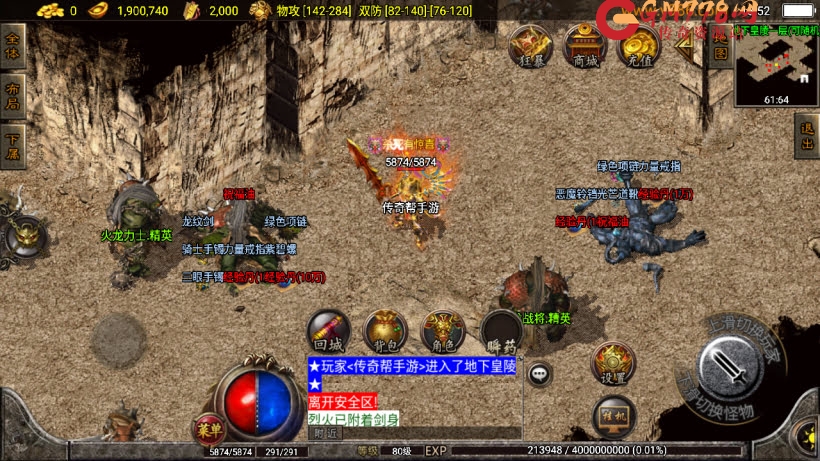Activate the 狂暴 berserk icon

coord(531,47)
